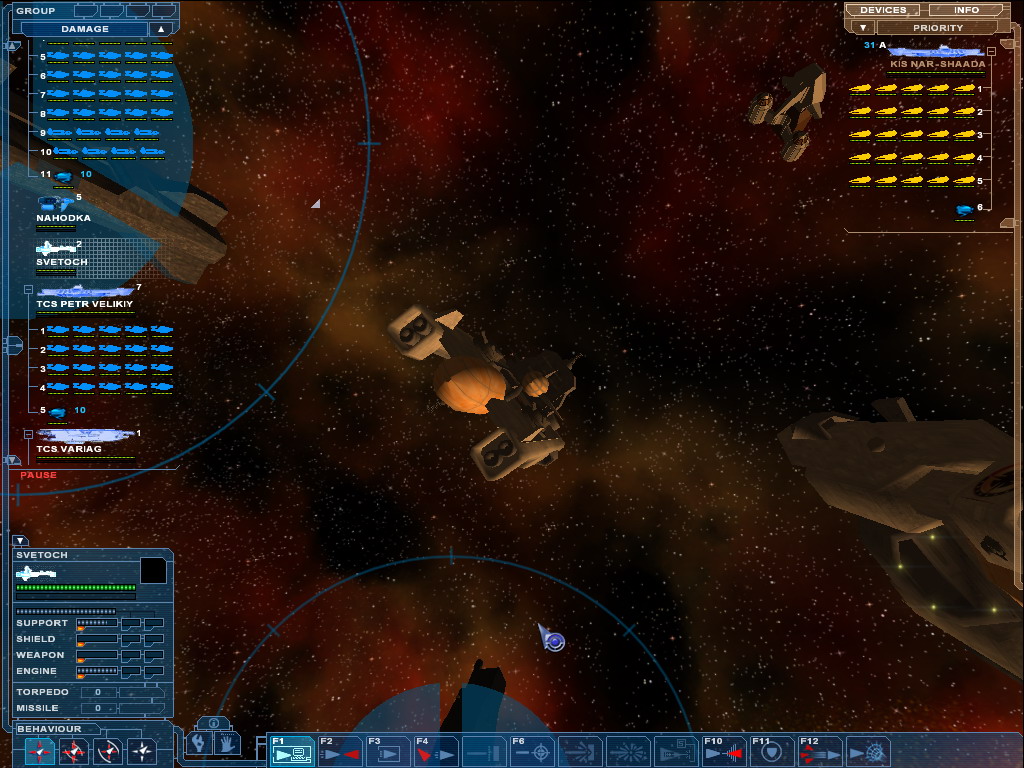The height and width of the screenshot is (768, 1024).
Task: Choose the F3 command button
Action: click(x=388, y=750)
